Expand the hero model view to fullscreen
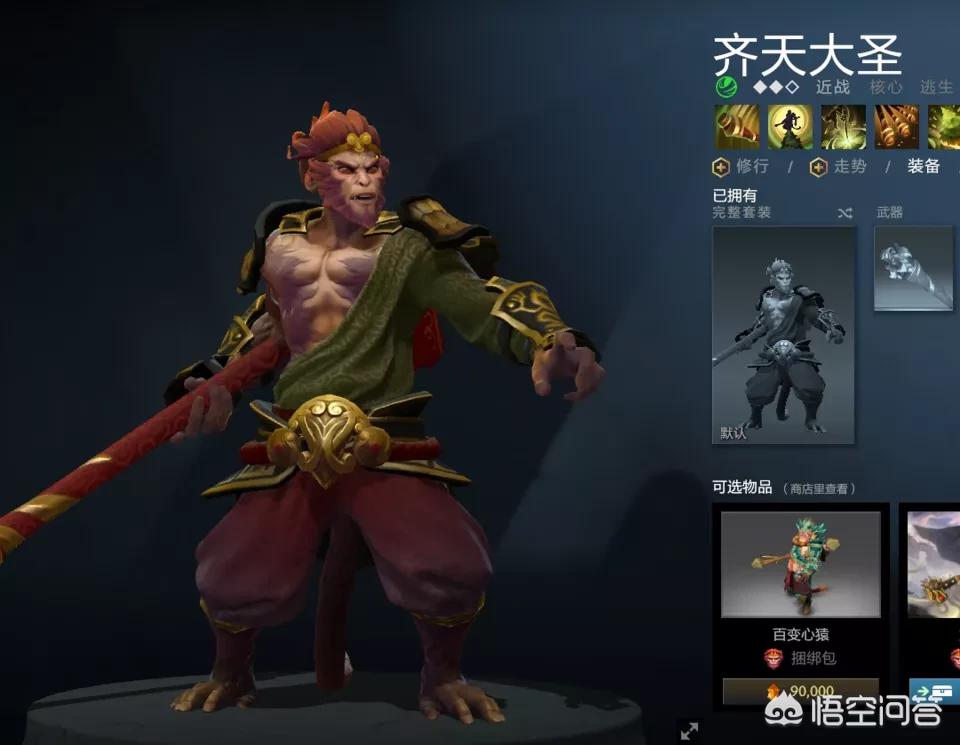The width and height of the screenshot is (960, 745). [x=689, y=731]
